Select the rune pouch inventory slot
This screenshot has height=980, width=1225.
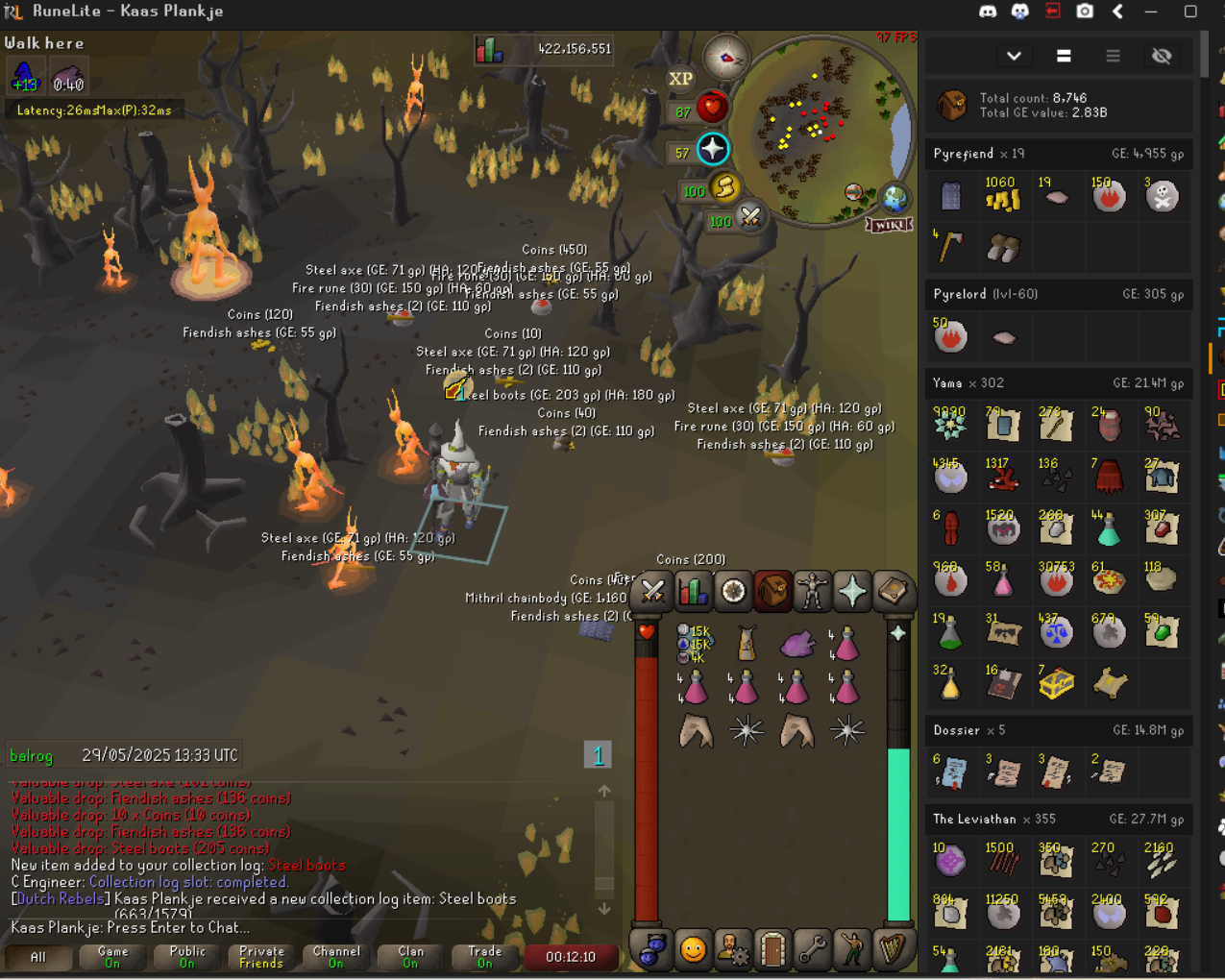point(694,644)
